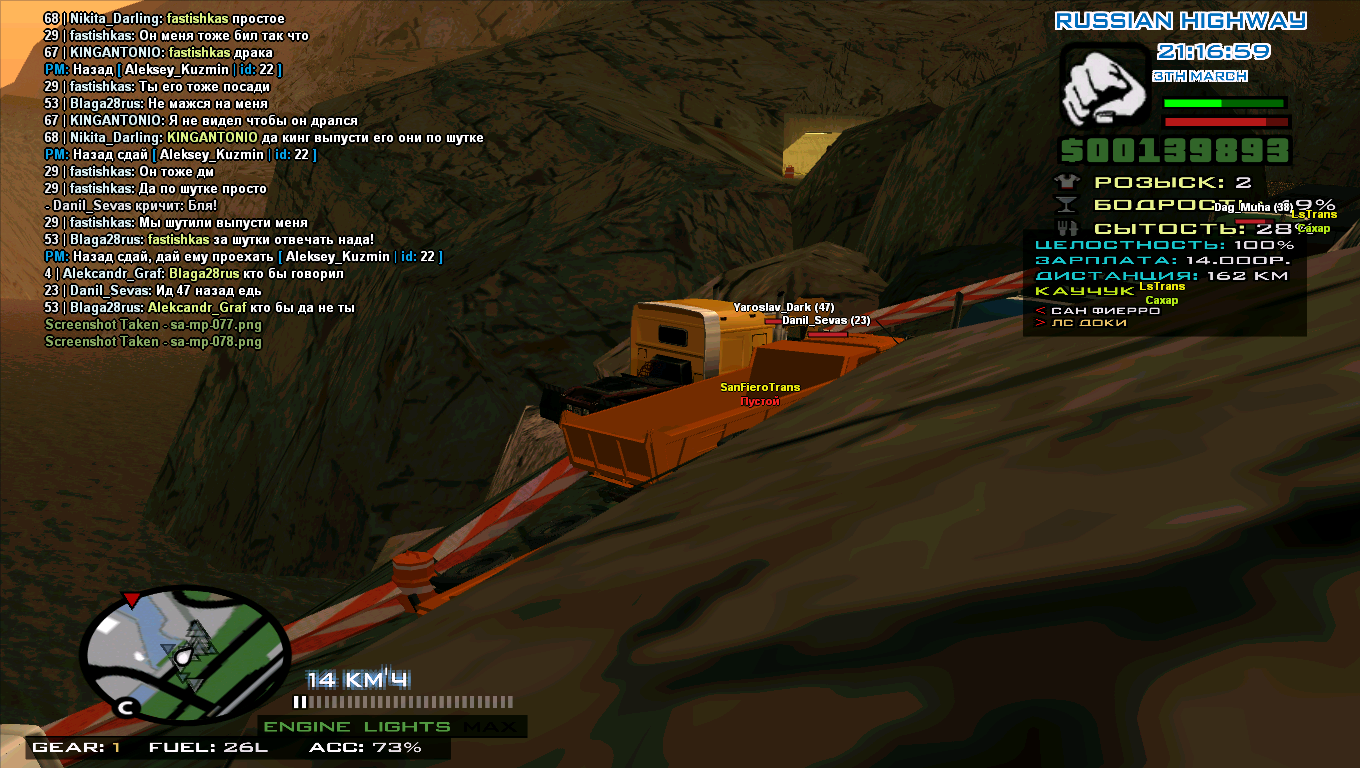Click the MAX speed limiter indicator
Viewport: 1360px width, 768px height.
(491, 727)
